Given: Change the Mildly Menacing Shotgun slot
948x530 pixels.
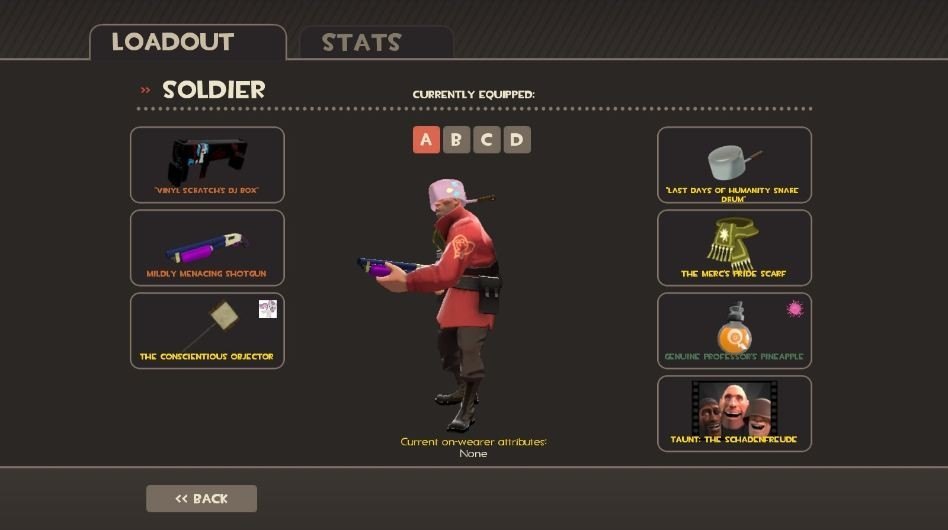Looking at the screenshot, I should 207,248.
